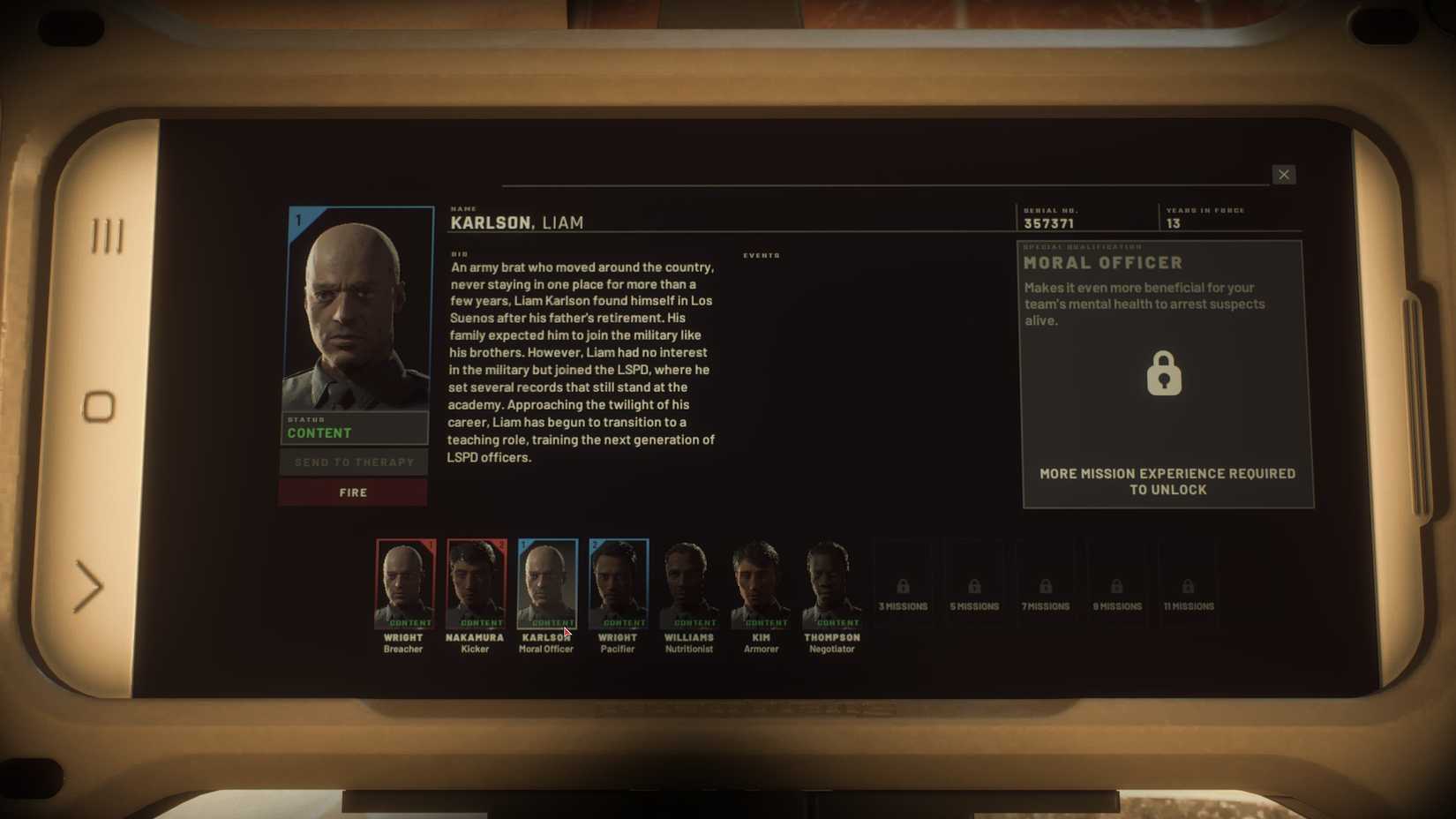Select Wright the Breacher's portrait
Screen dimensions: 1456x819
[x=405, y=581]
